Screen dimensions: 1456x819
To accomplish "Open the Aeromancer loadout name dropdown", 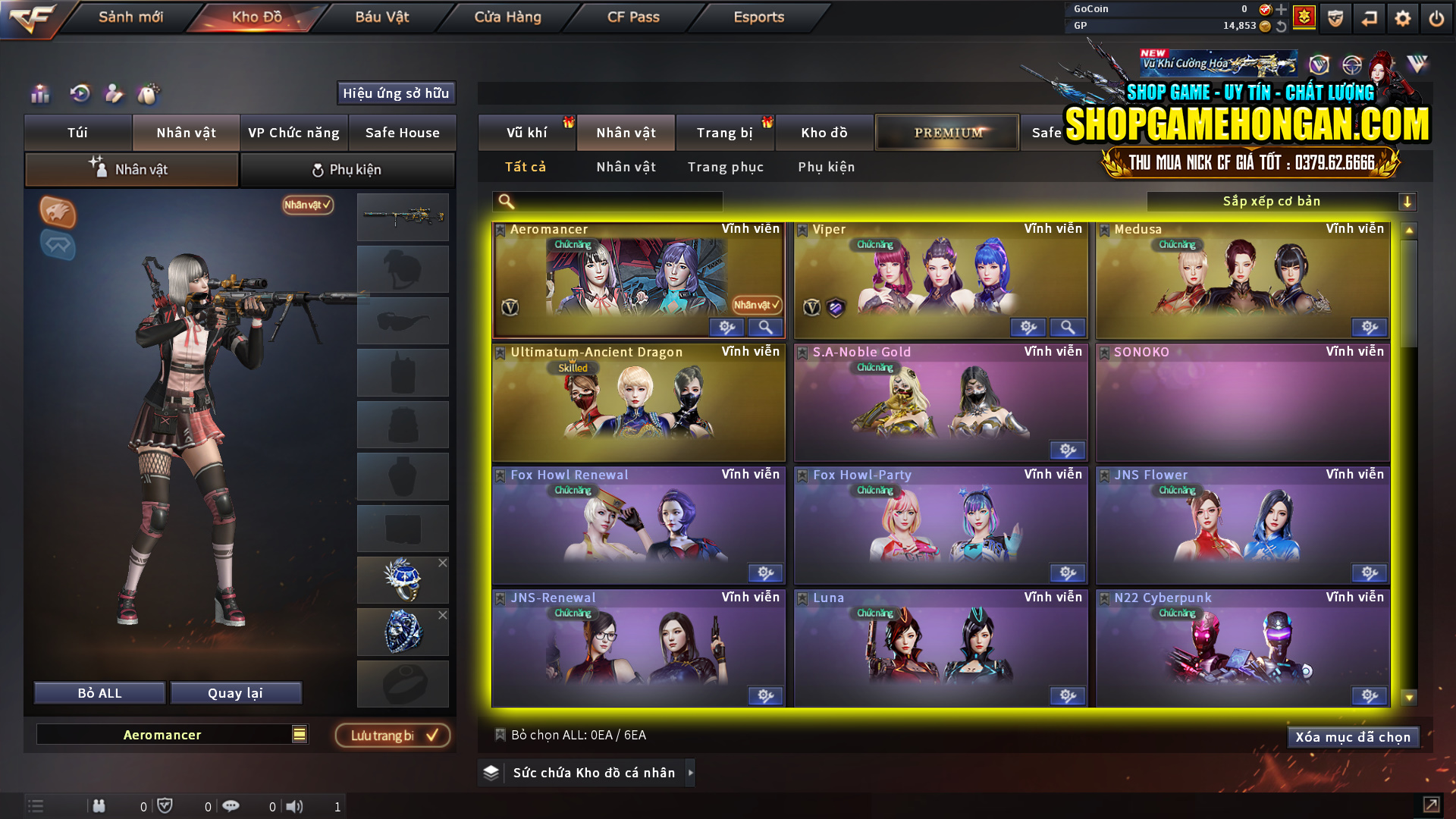I will [300, 734].
